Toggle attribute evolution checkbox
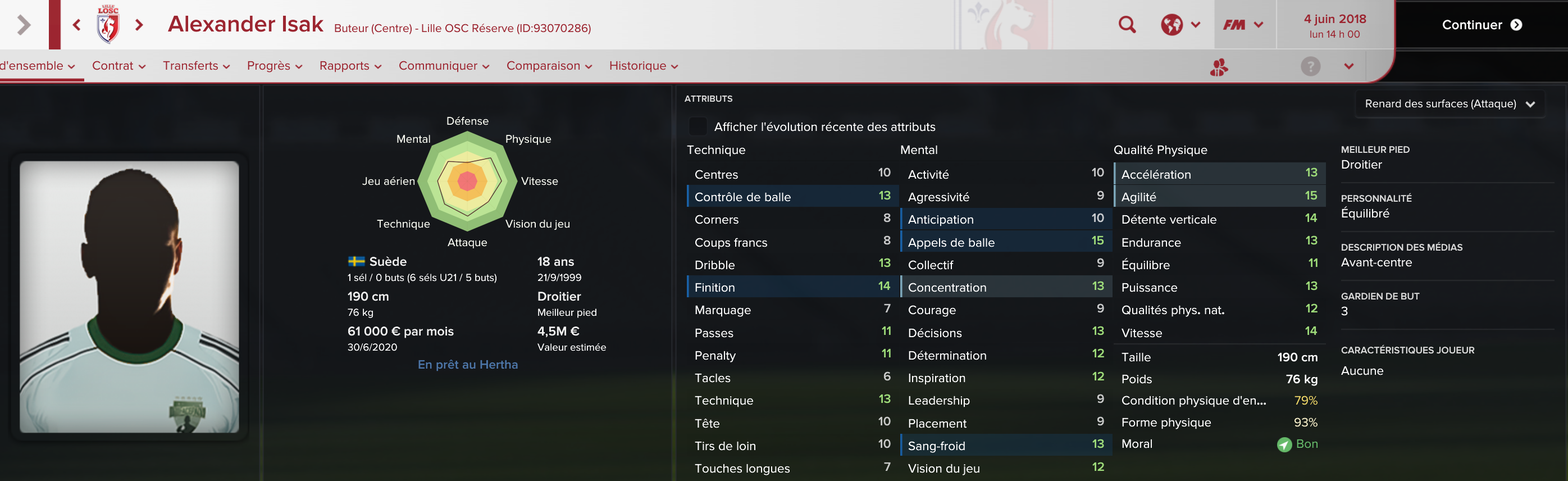This screenshot has width=1568, height=481. click(698, 126)
